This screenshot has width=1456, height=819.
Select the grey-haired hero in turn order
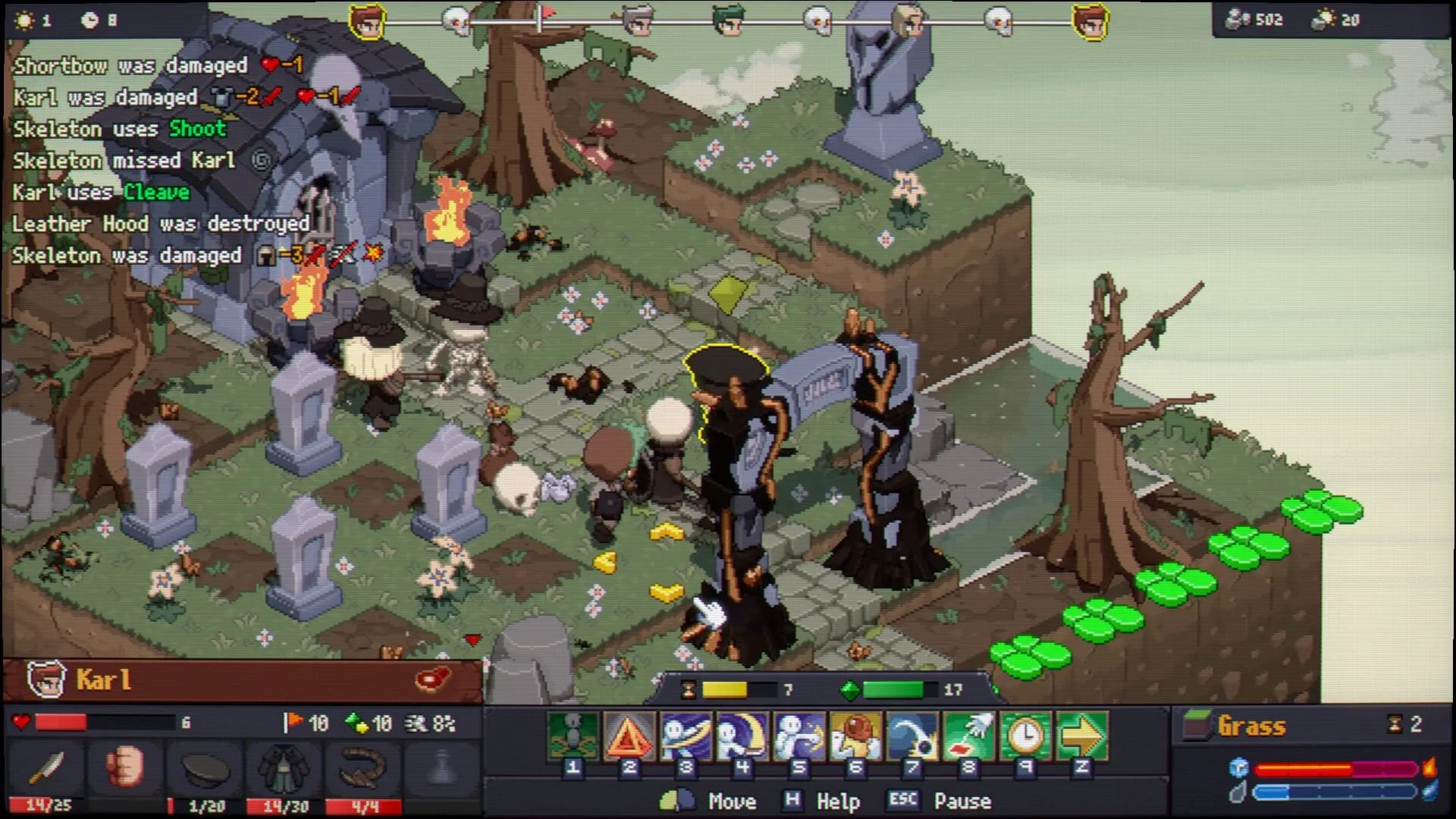click(x=638, y=20)
